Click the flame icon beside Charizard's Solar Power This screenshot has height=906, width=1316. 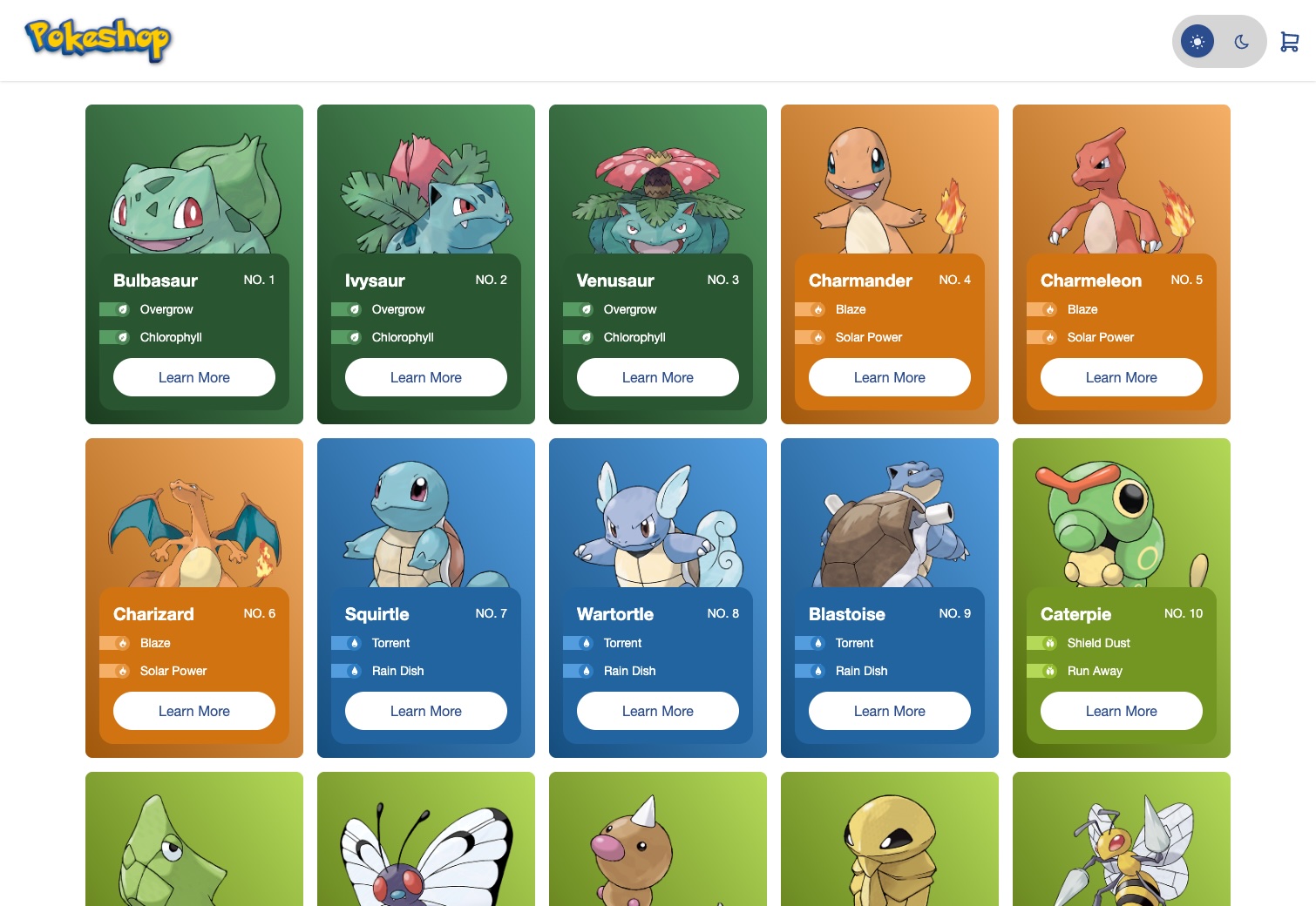[x=122, y=671]
